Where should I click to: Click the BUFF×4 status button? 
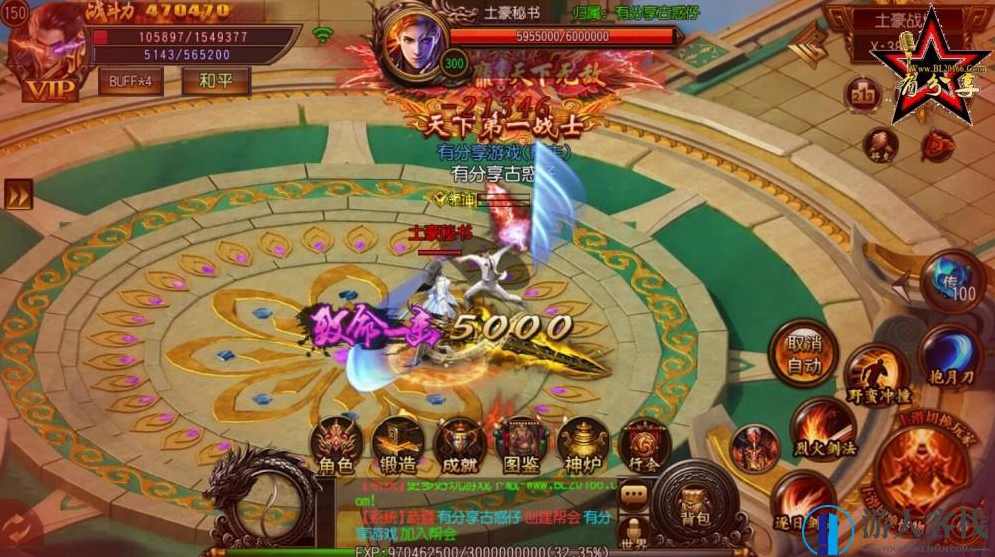pos(131,81)
